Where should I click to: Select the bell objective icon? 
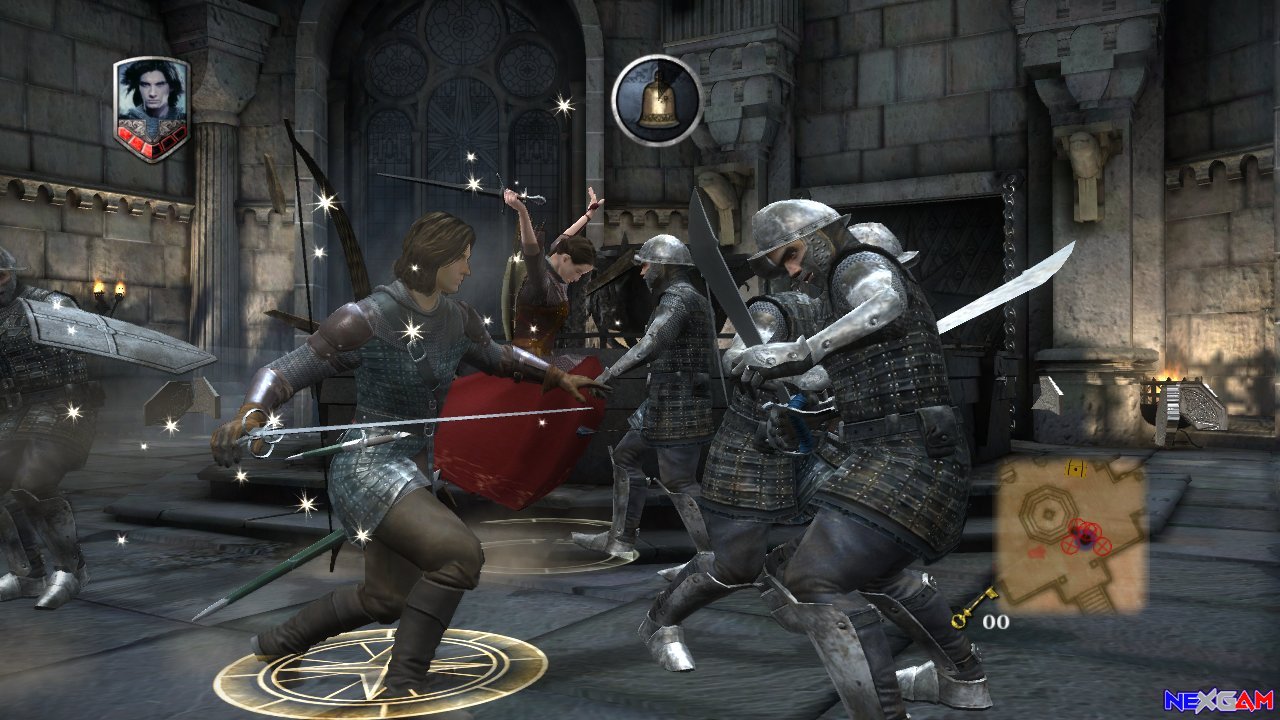click(x=657, y=100)
